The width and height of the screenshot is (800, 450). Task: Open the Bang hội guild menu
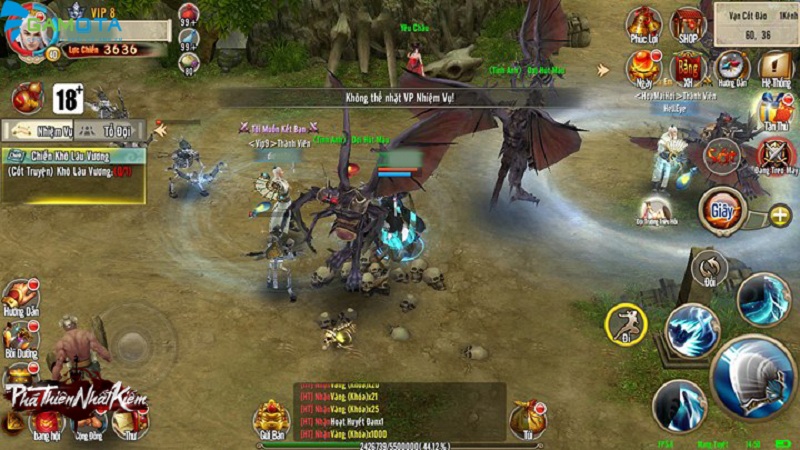point(45,422)
